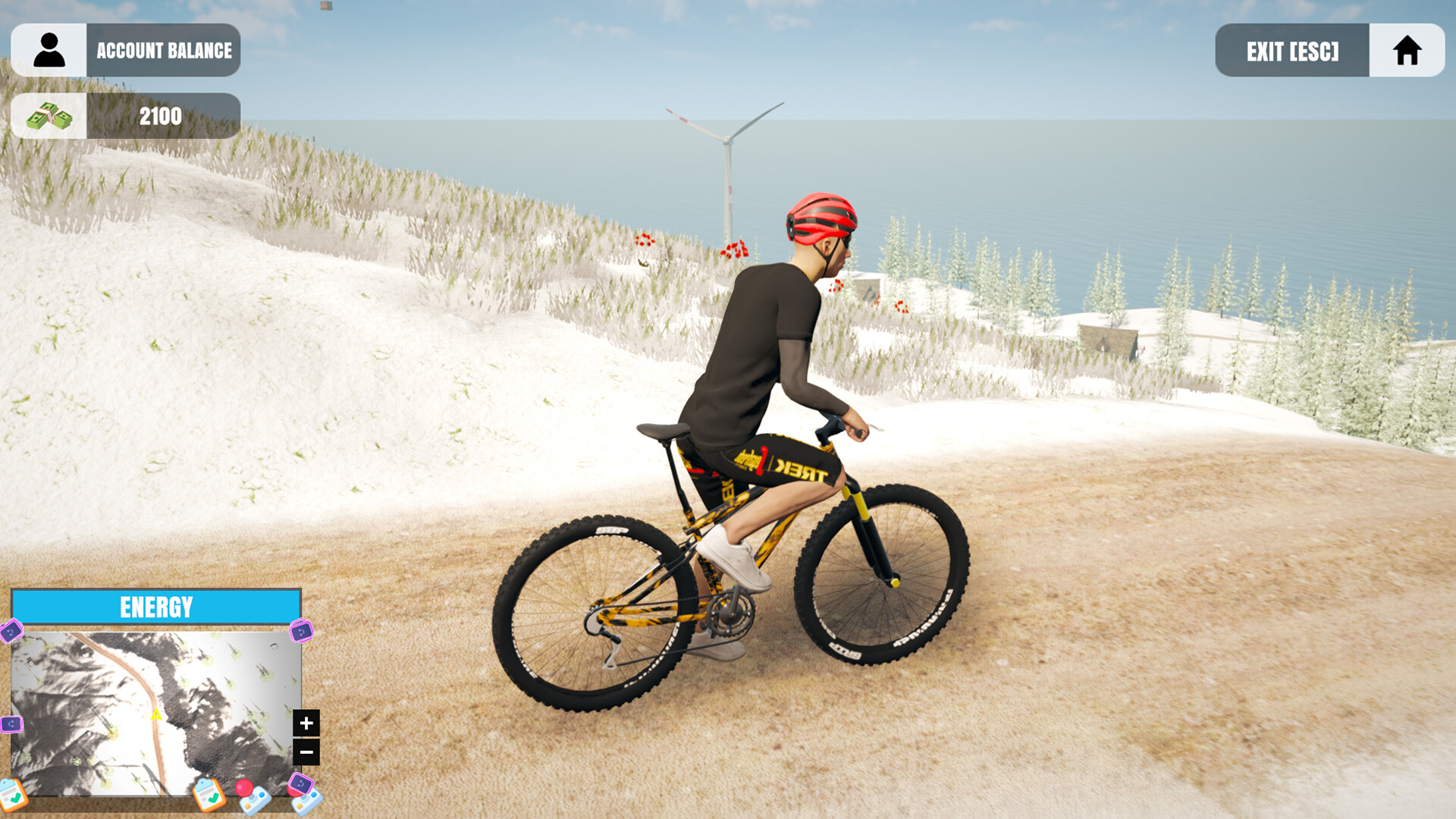Screen dimensions: 1456x819
Task: Open the clipboard checklist icon below the minimap
Action: coord(11,795)
